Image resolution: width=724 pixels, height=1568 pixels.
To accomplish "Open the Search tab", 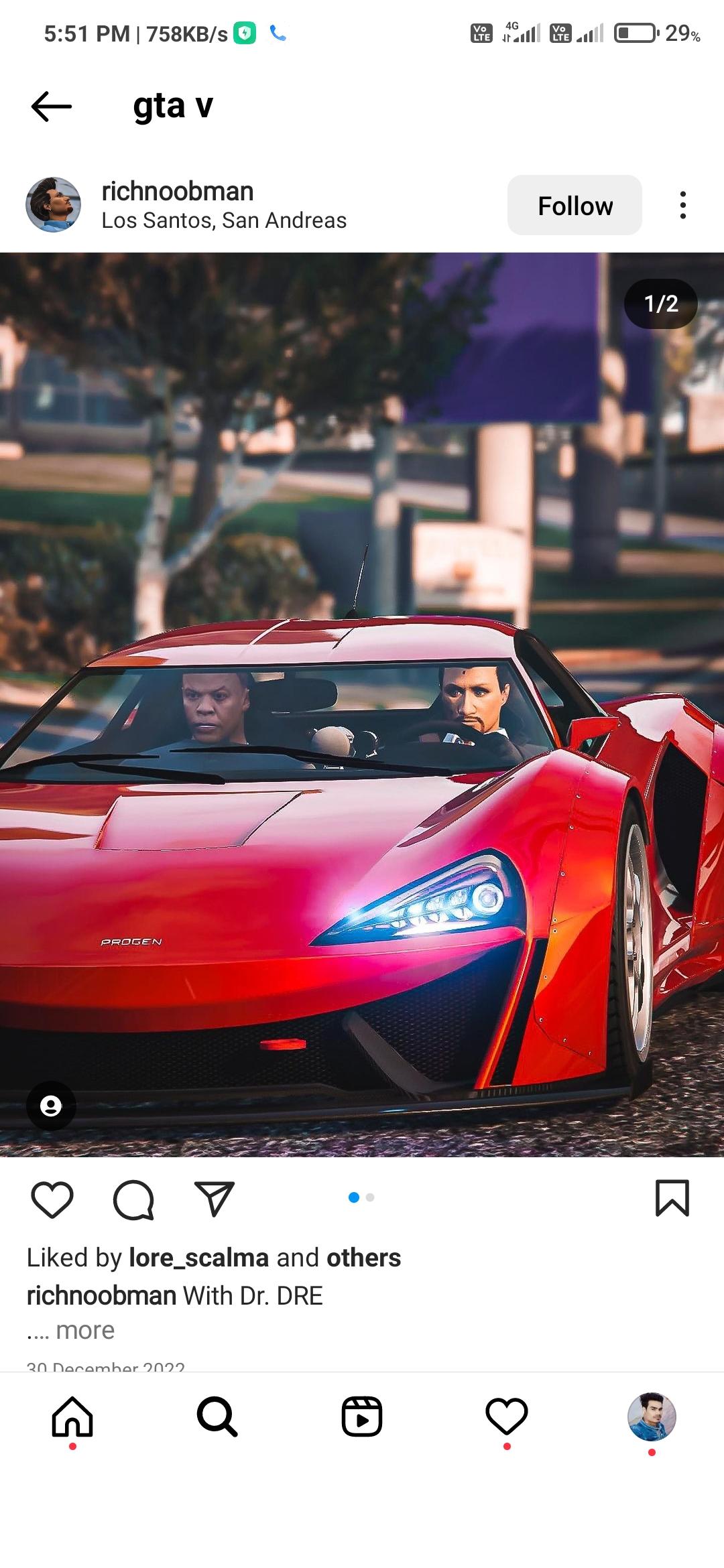I will point(217,1417).
